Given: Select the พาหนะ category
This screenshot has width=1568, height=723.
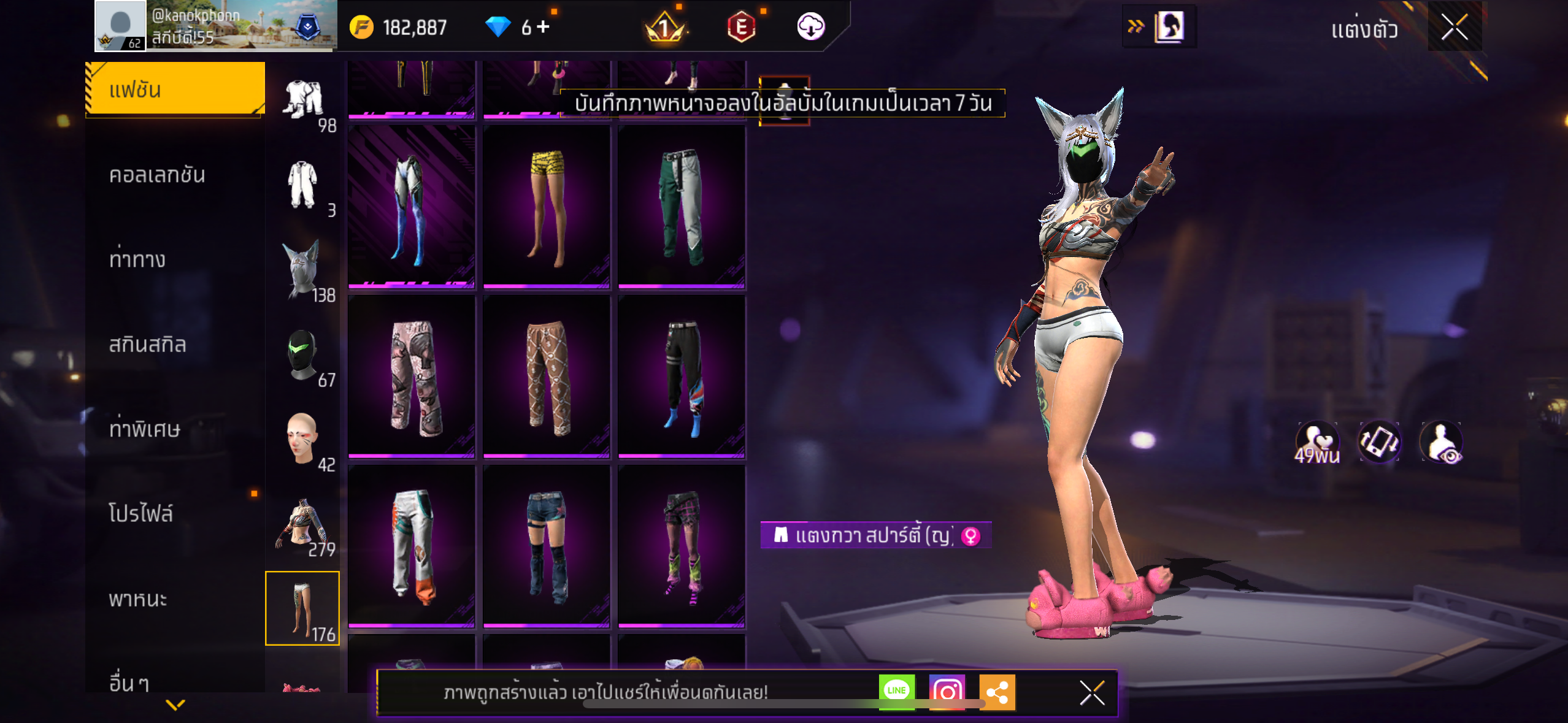Looking at the screenshot, I should [138, 599].
